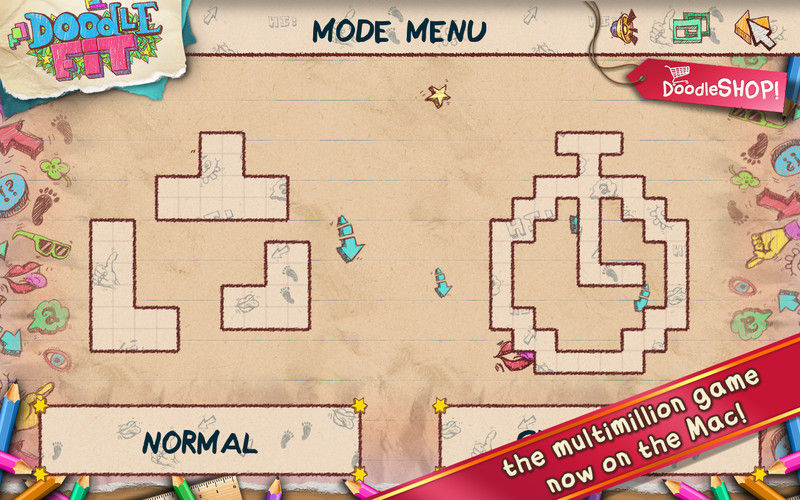Go back using the orange arrow
Screen dimensions: 800x500
(x=753, y=28)
